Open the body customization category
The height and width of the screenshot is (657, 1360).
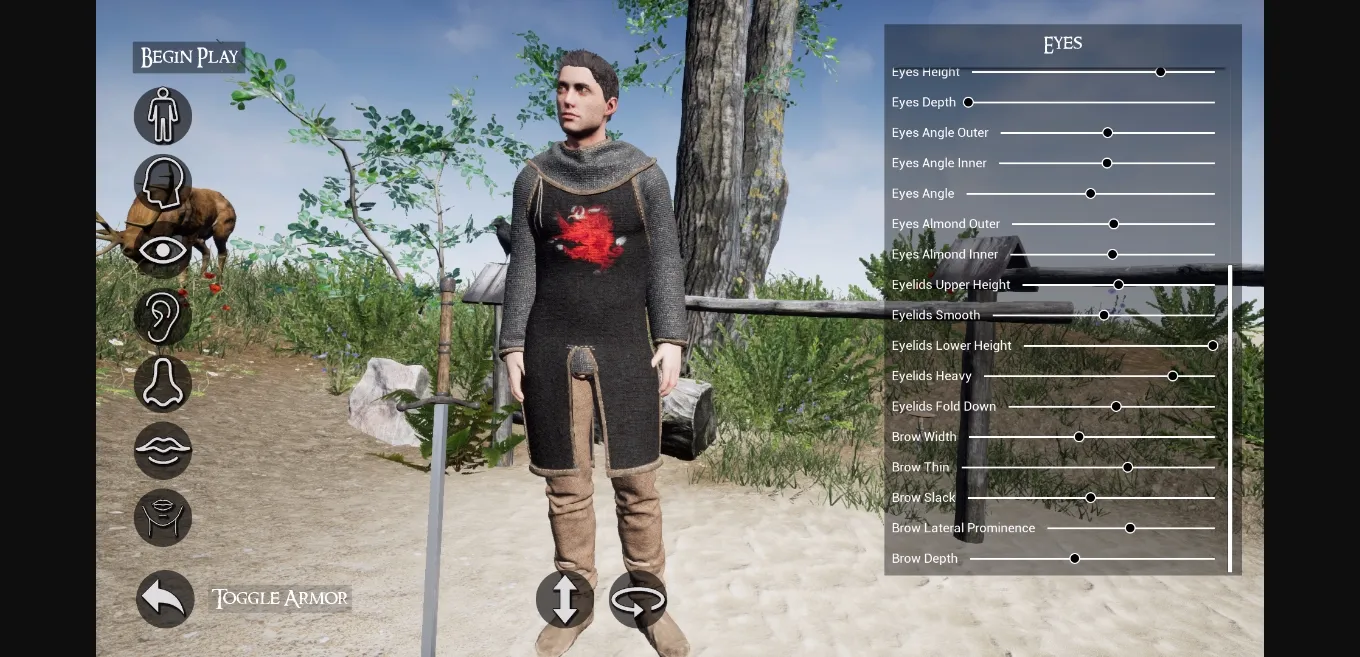click(x=163, y=116)
